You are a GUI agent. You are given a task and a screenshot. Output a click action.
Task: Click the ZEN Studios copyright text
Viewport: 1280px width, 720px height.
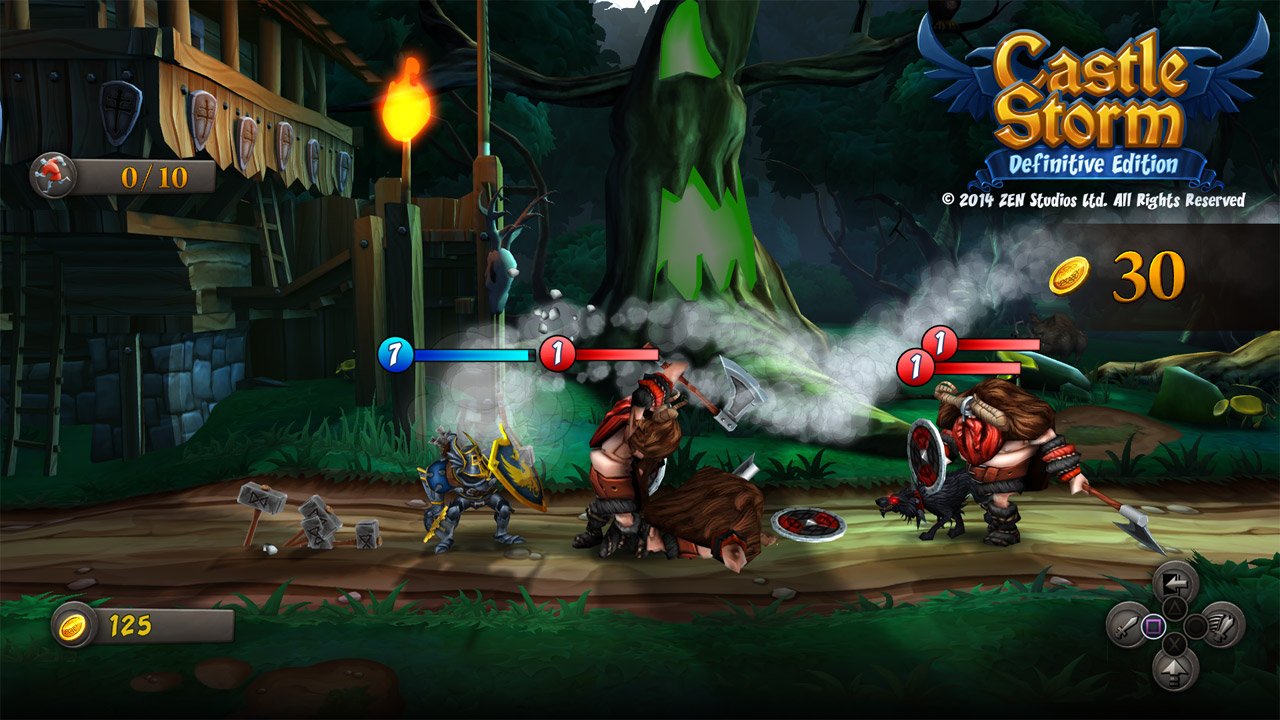1093,199
